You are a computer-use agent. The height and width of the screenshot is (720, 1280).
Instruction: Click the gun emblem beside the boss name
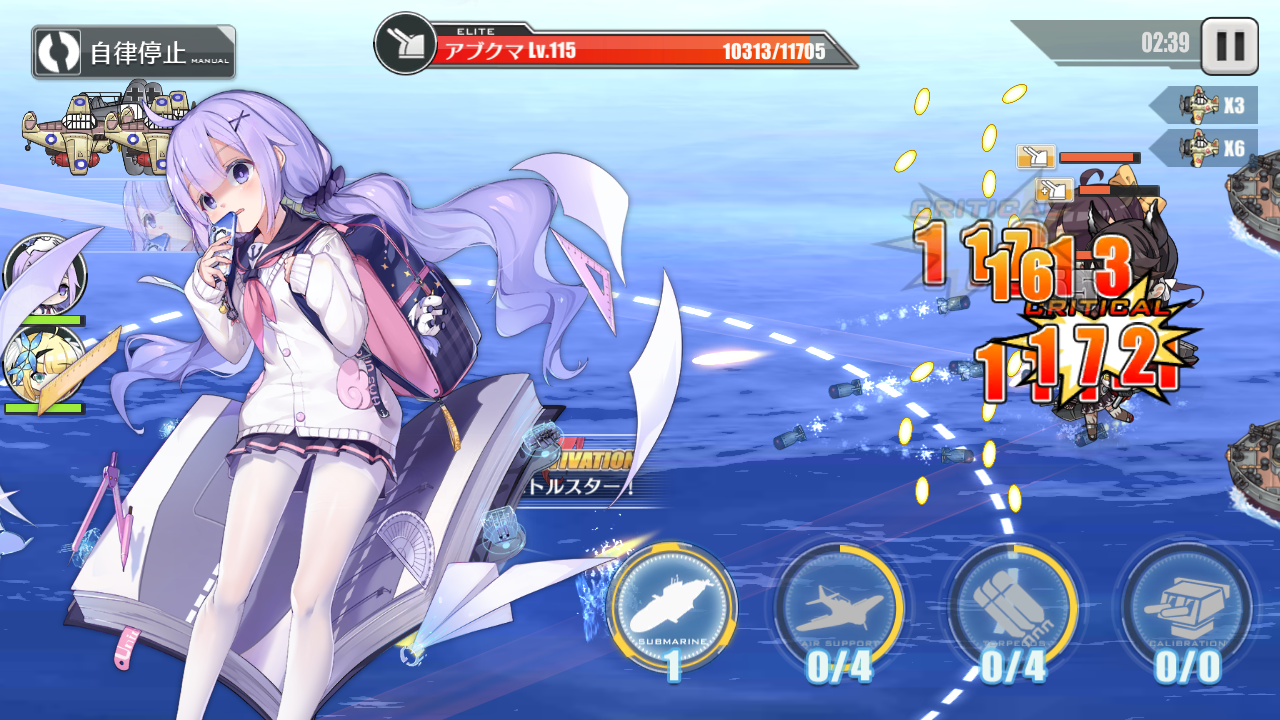point(404,44)
